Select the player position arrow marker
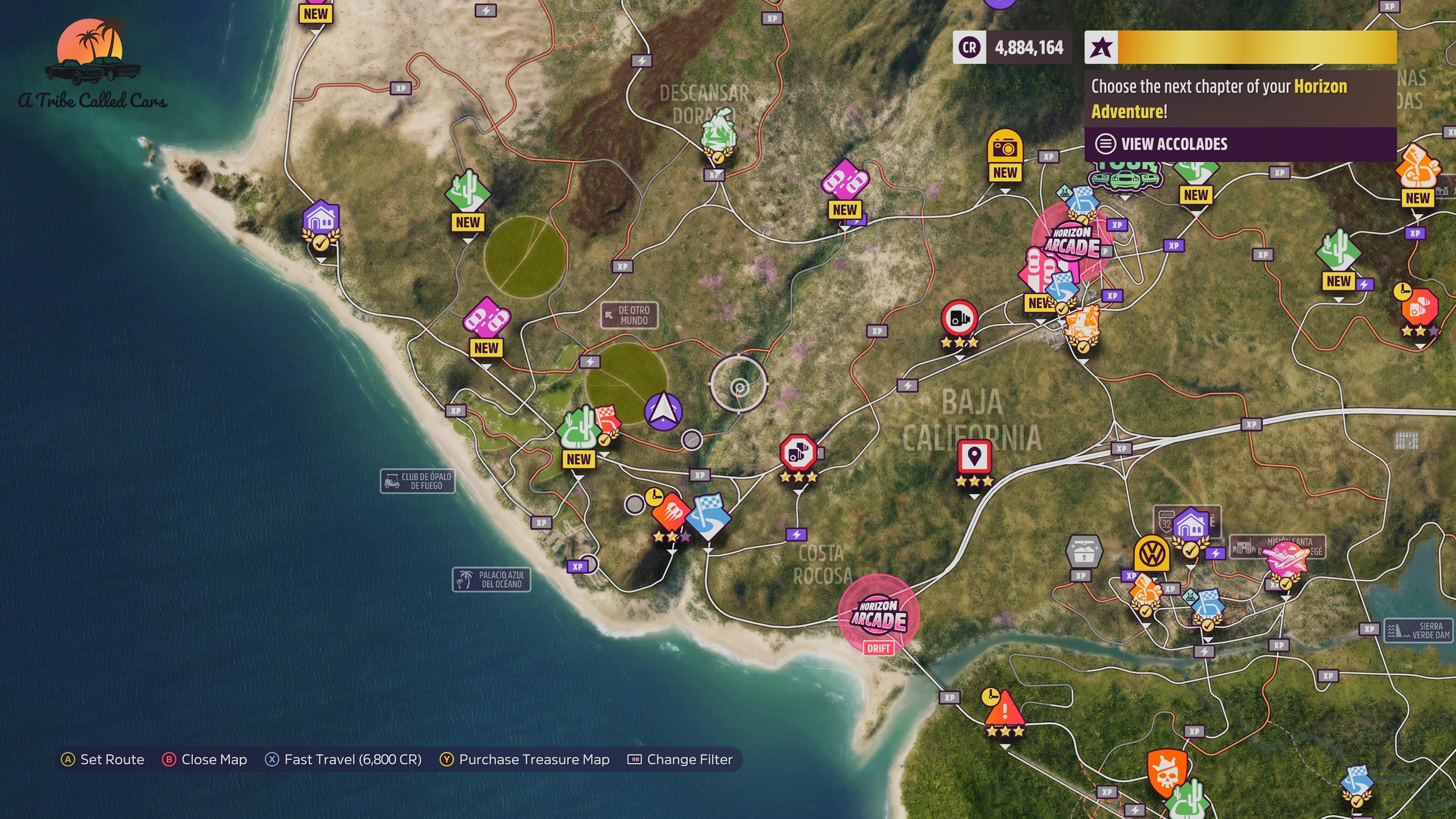The image size is (1456, 819). tap(663, 411)
